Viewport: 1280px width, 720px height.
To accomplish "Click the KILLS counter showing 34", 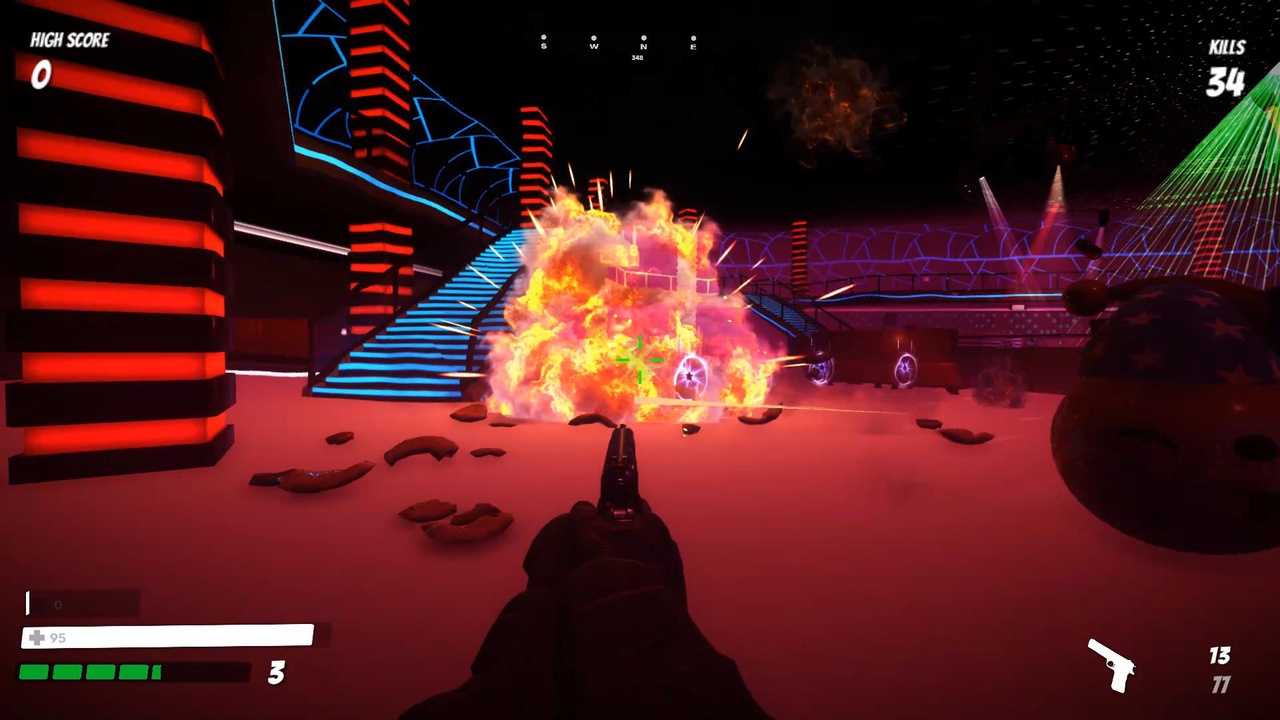I will coord(1224,82).
